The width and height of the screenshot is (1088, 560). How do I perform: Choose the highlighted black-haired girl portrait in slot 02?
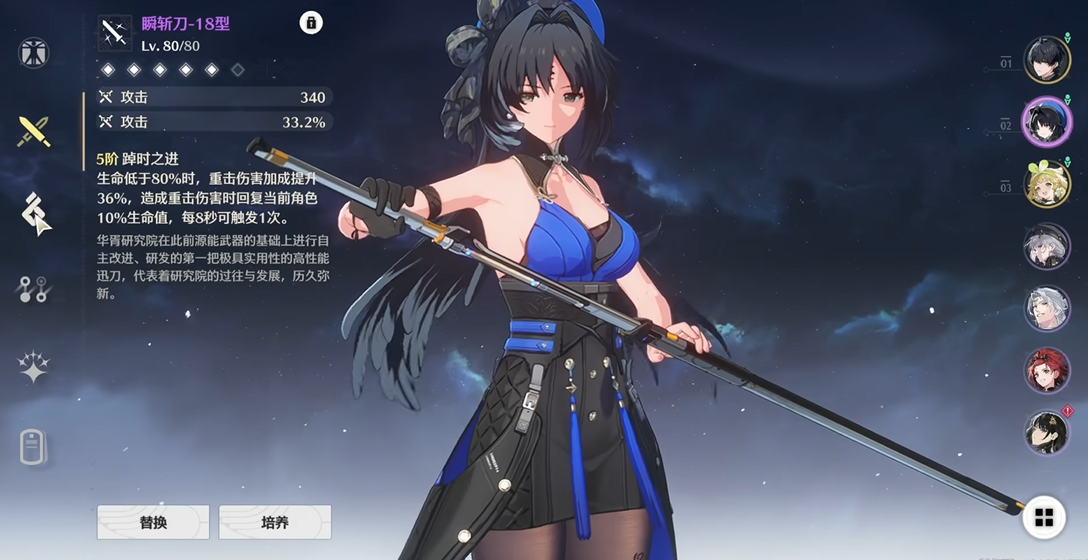1047,122
